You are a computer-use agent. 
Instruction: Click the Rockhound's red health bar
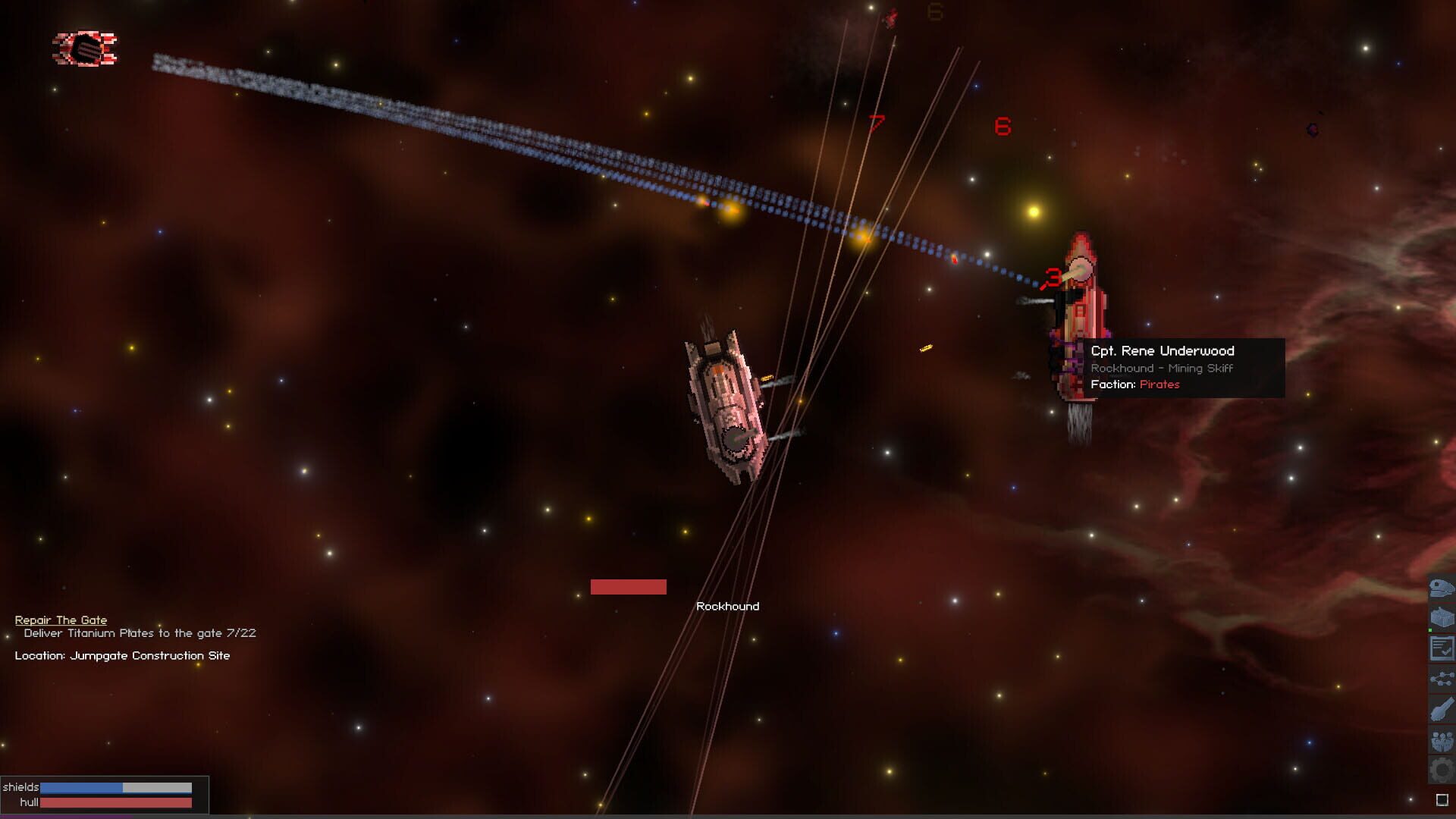pos(629,586)
